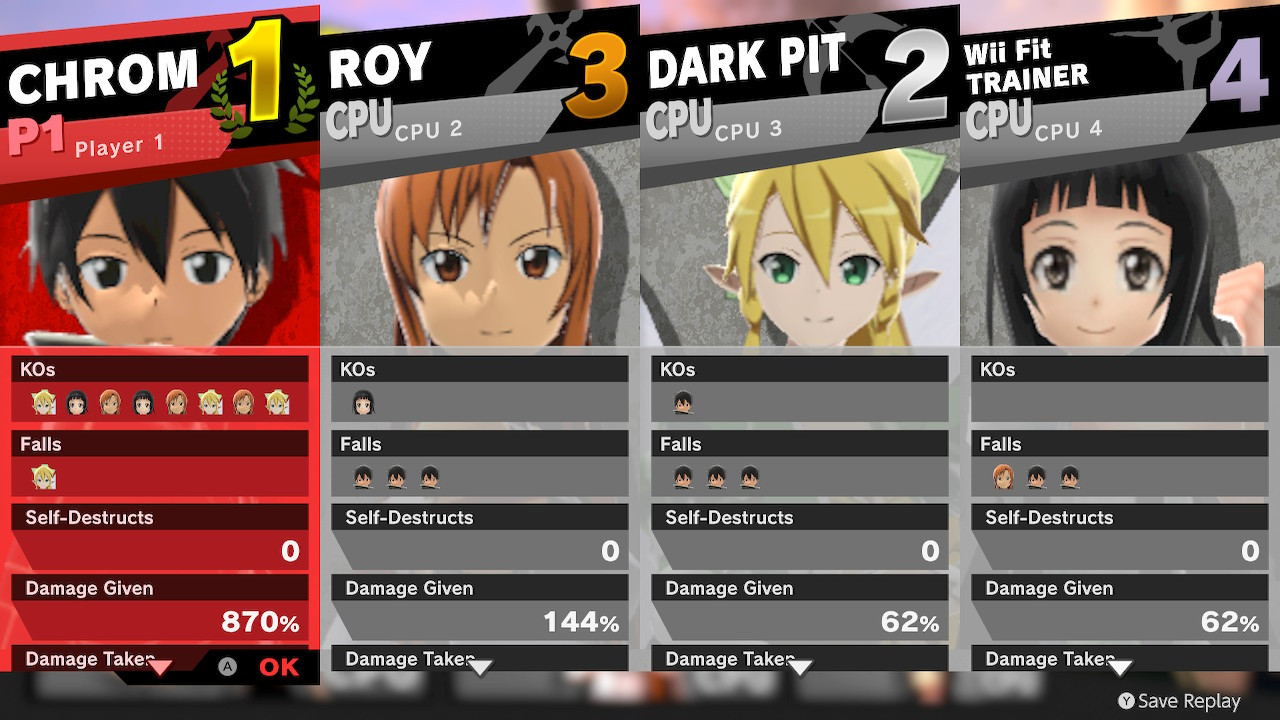The image size is (1280, 720).
Task: Click the Asuna face icon in Wii Fit Trainer's Falls
Action: point(1002,477)
